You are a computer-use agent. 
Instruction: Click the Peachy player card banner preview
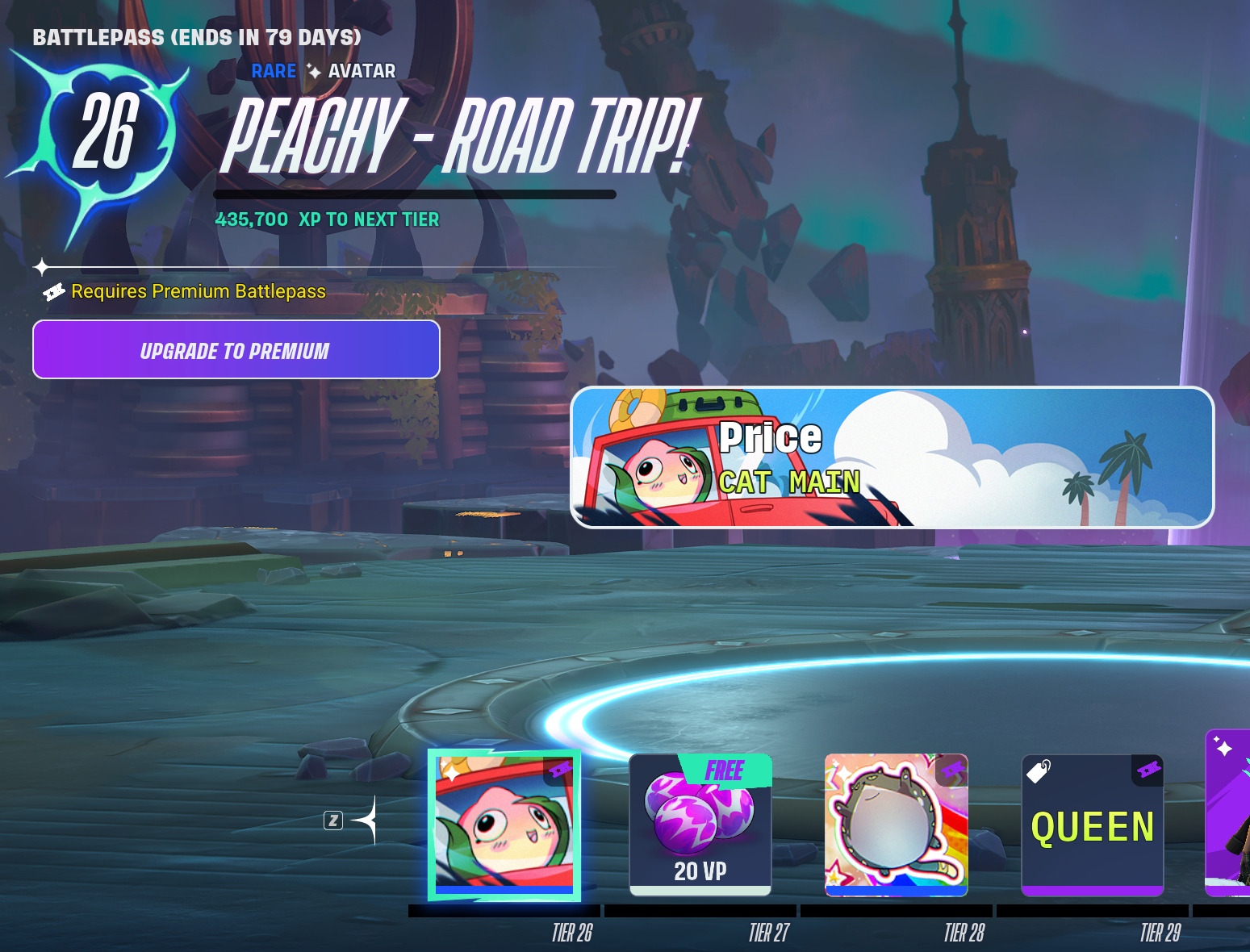(892, 457)
